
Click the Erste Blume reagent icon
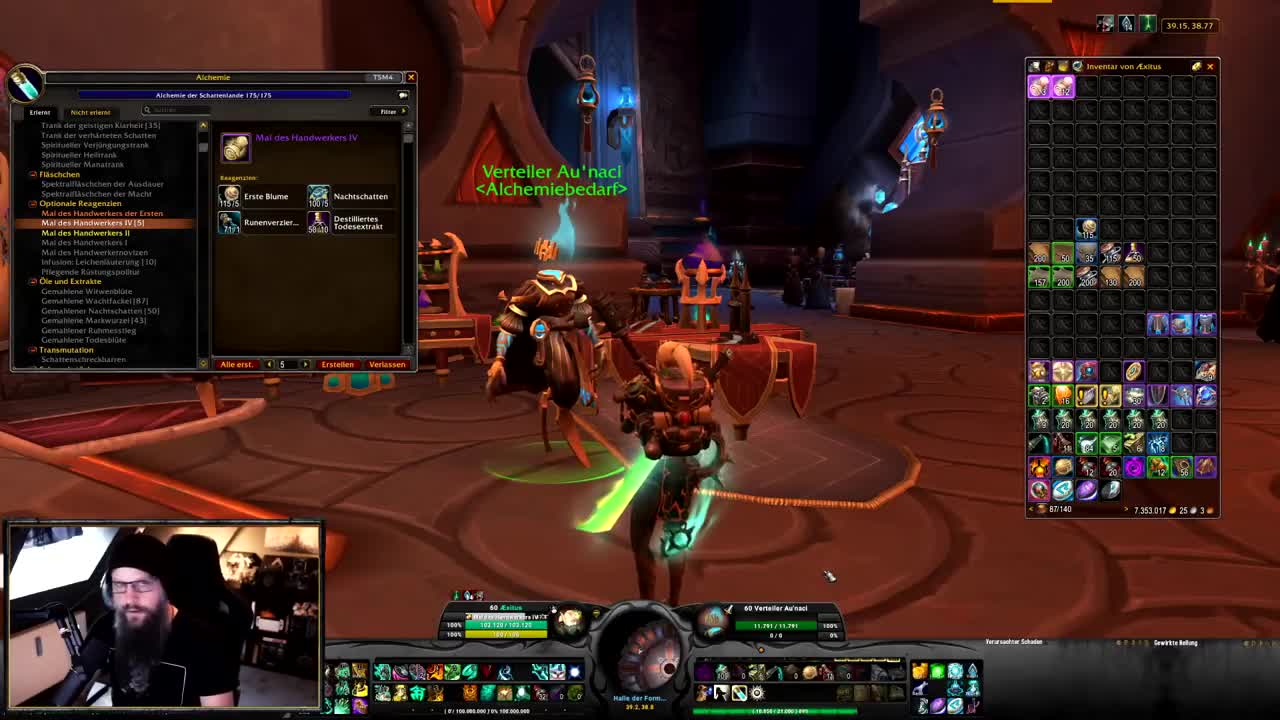click(230, 196)
